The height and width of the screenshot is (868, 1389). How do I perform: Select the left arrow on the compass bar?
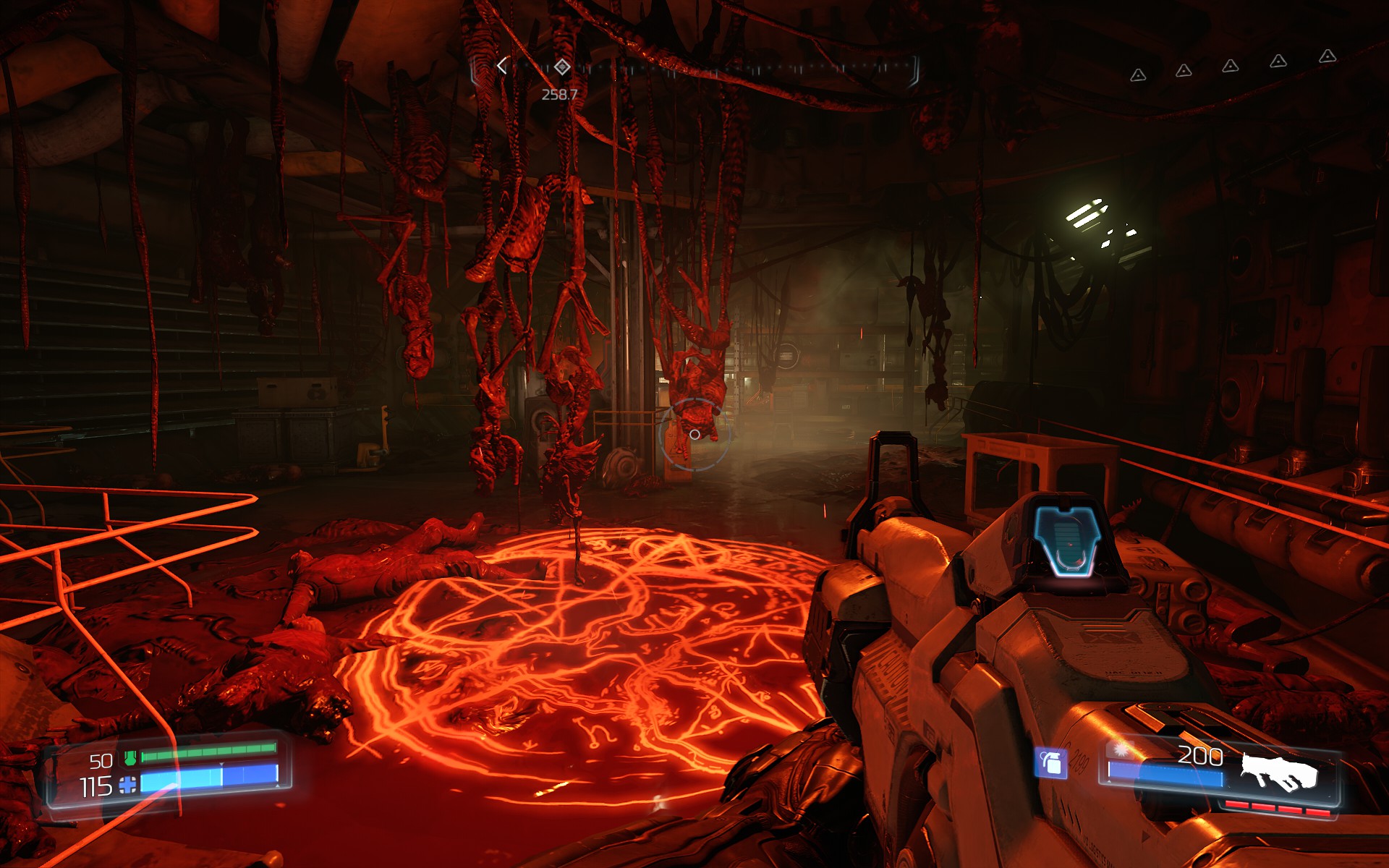point(502,66)
